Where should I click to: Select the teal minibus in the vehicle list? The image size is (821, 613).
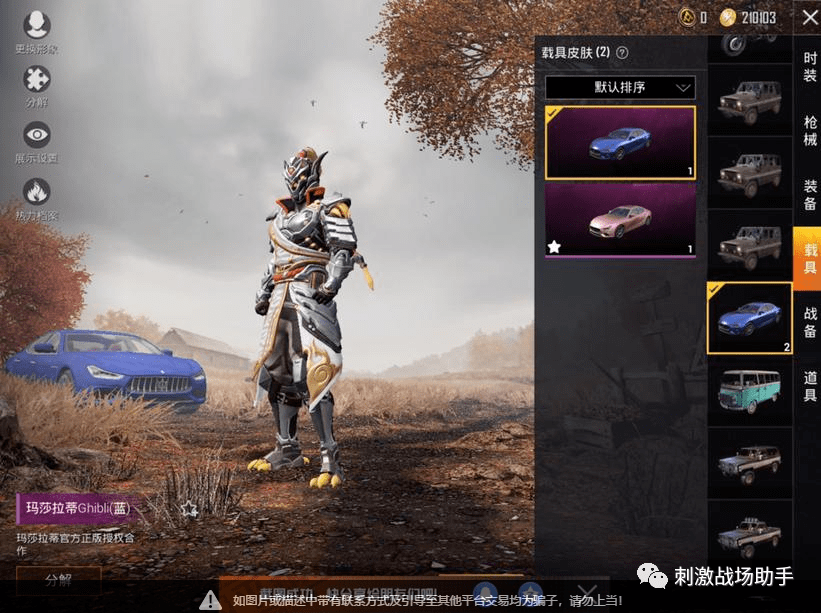[749, 391]
